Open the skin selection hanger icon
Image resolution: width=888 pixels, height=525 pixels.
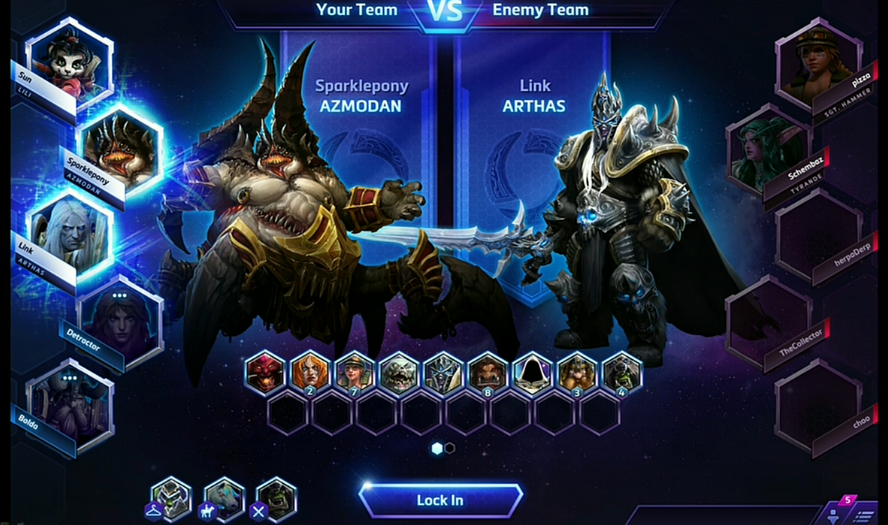(x=171, y=497)
